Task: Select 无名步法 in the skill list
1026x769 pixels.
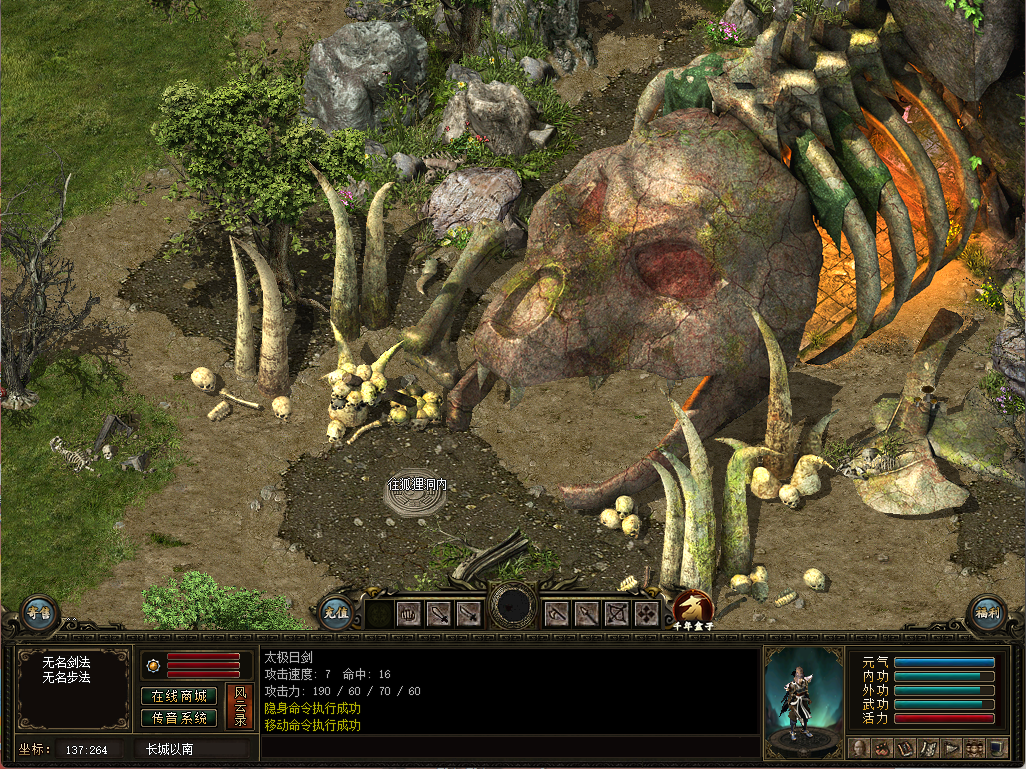Action: [66, 677]
